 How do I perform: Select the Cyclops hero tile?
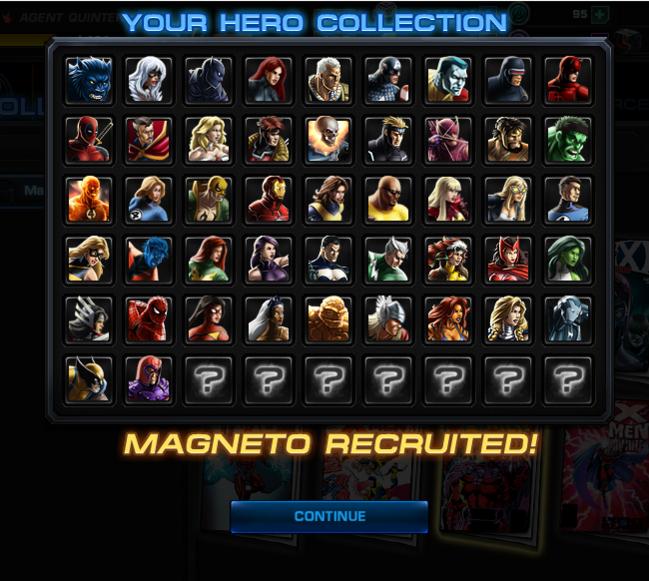coord(507,79)
